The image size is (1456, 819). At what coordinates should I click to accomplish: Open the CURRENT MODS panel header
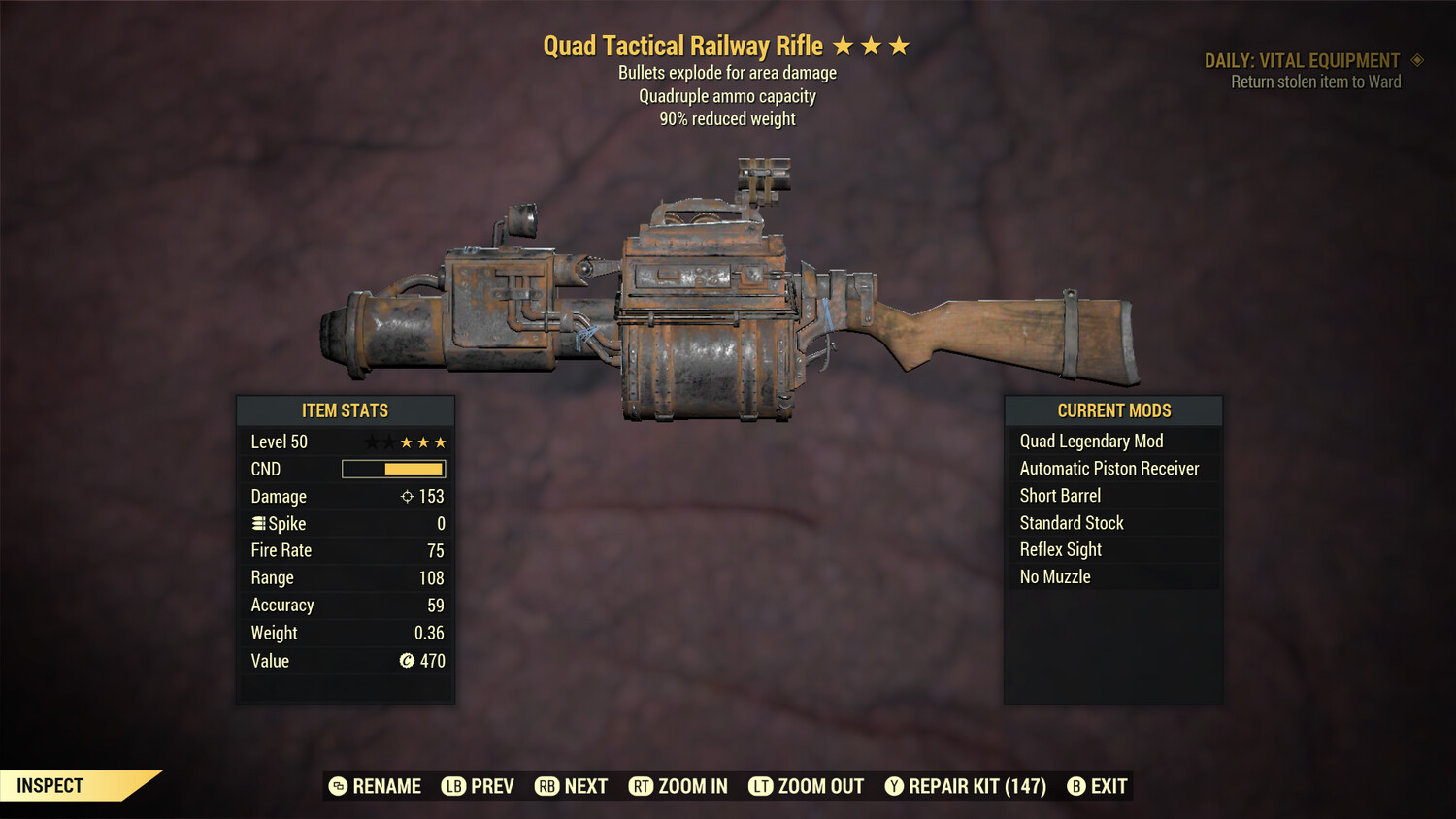pyautogui.click(x=1113, y=410)
